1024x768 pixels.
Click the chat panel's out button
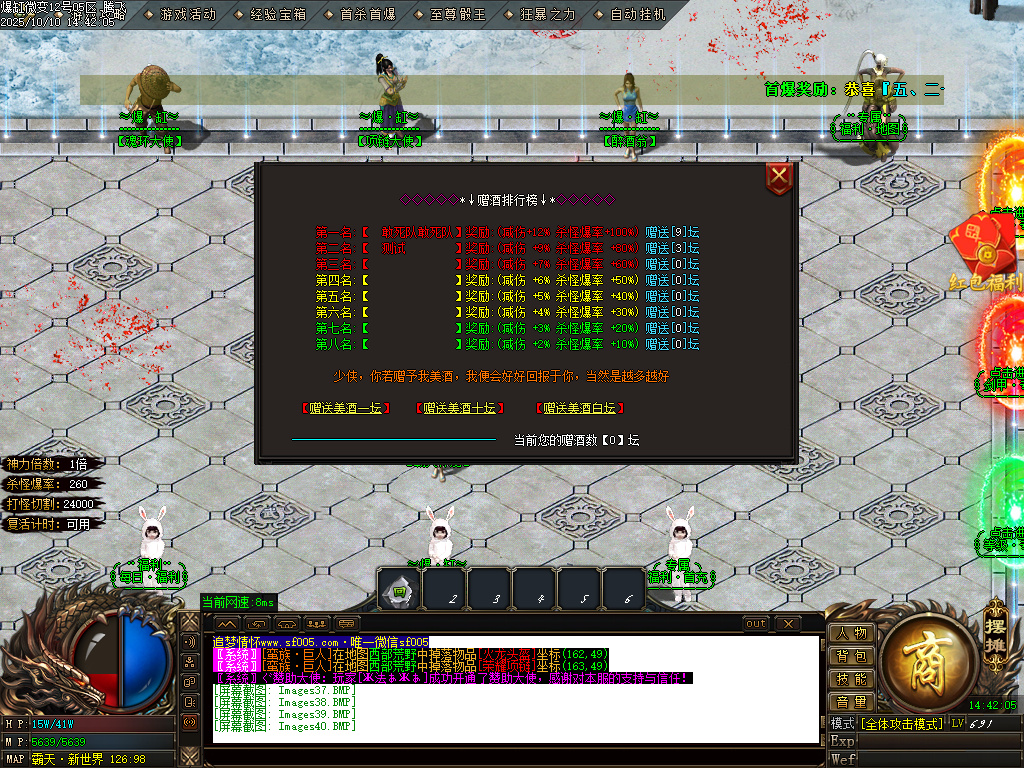756,624
